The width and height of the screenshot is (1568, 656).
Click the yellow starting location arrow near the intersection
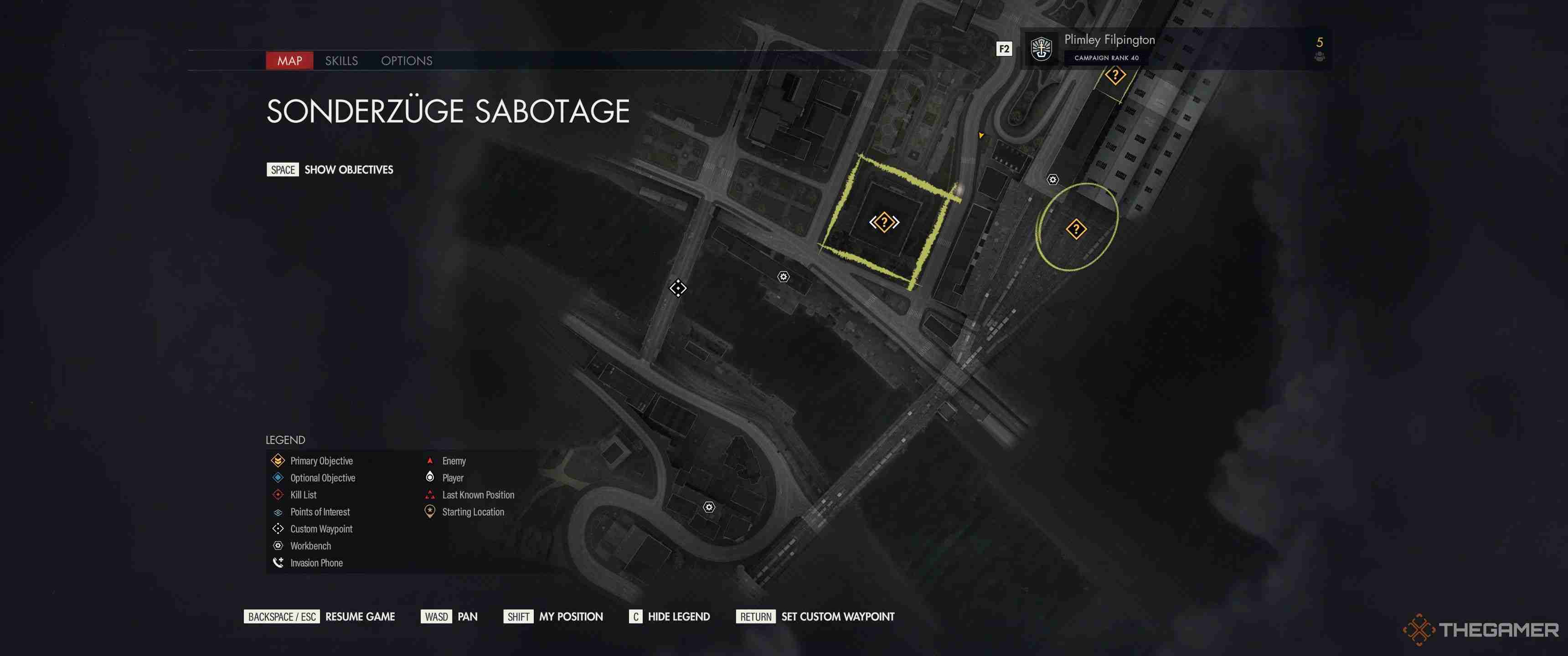(x=981, y=136)
